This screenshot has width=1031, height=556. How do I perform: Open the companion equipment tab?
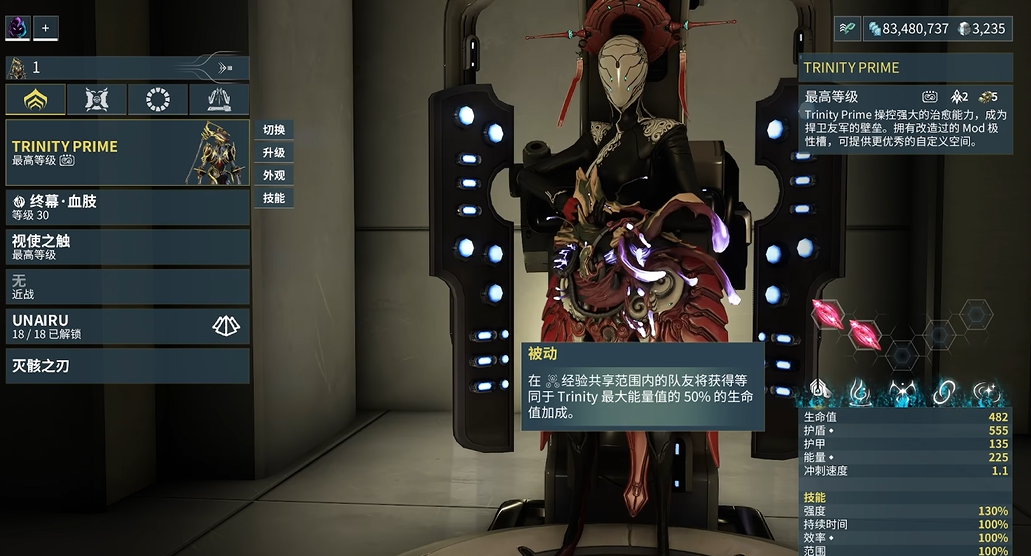97,100
